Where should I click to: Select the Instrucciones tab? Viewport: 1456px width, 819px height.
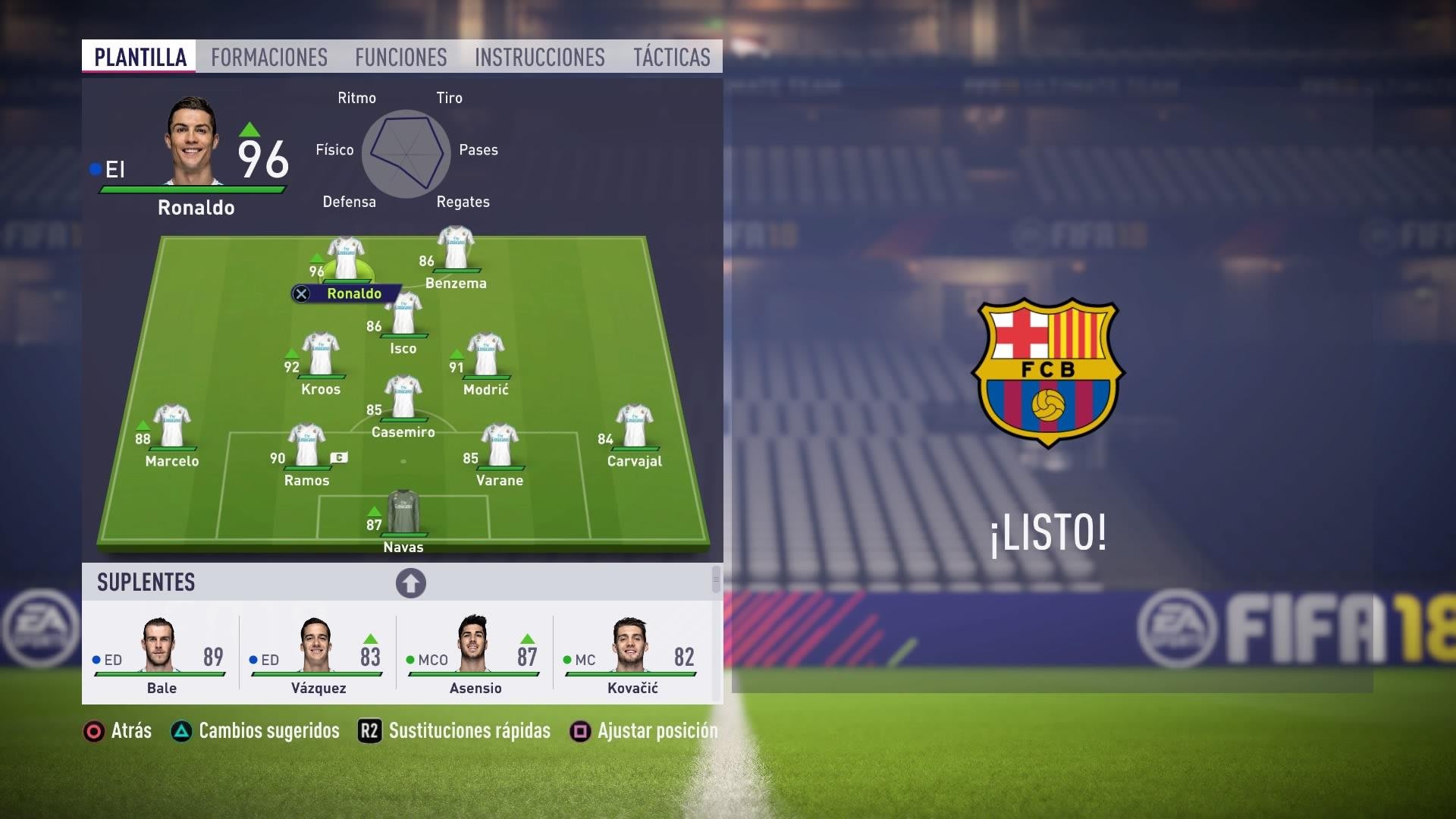pos(539,57)
